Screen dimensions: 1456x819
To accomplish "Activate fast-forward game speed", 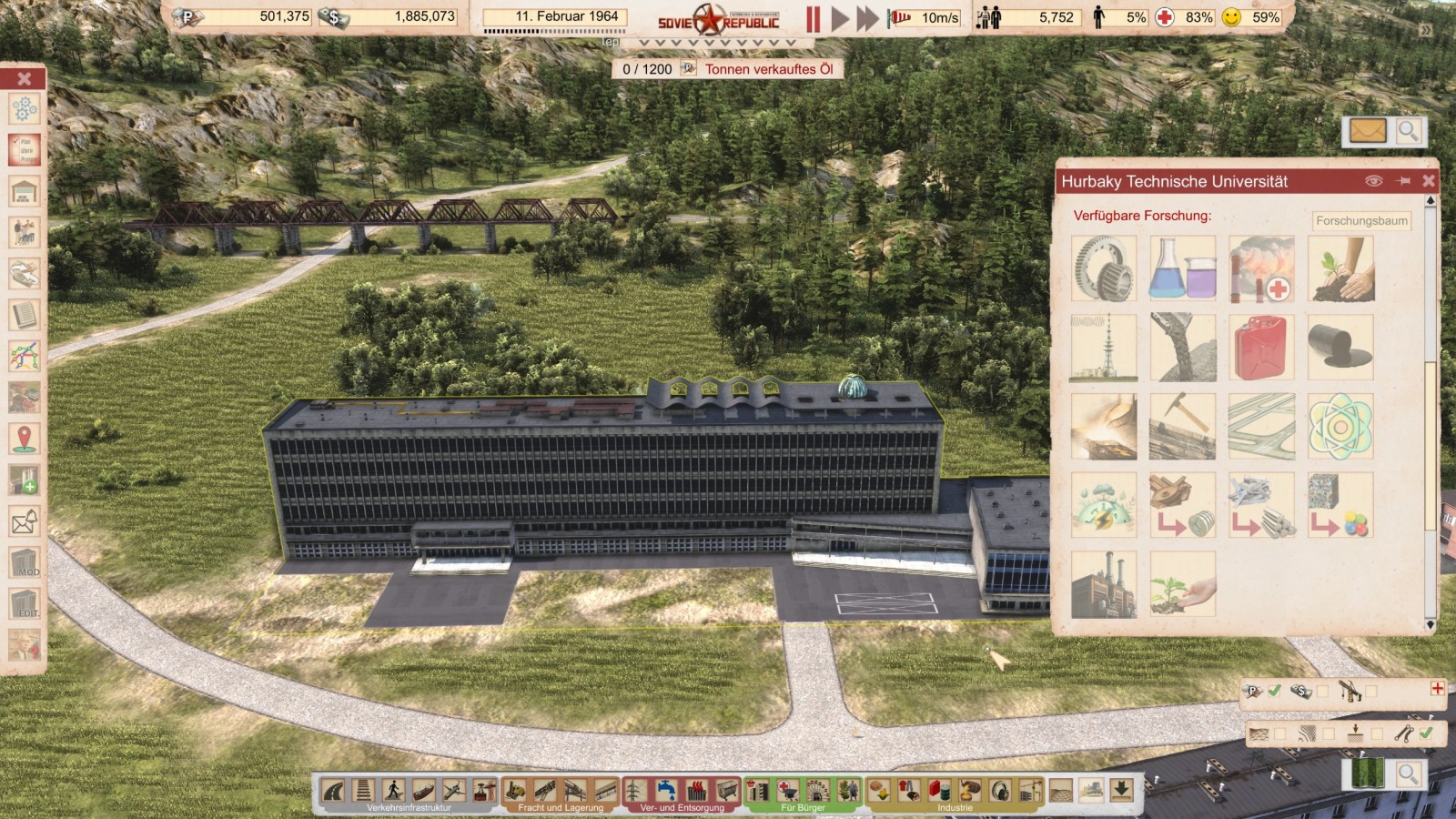I will click(x=868, y=18).
